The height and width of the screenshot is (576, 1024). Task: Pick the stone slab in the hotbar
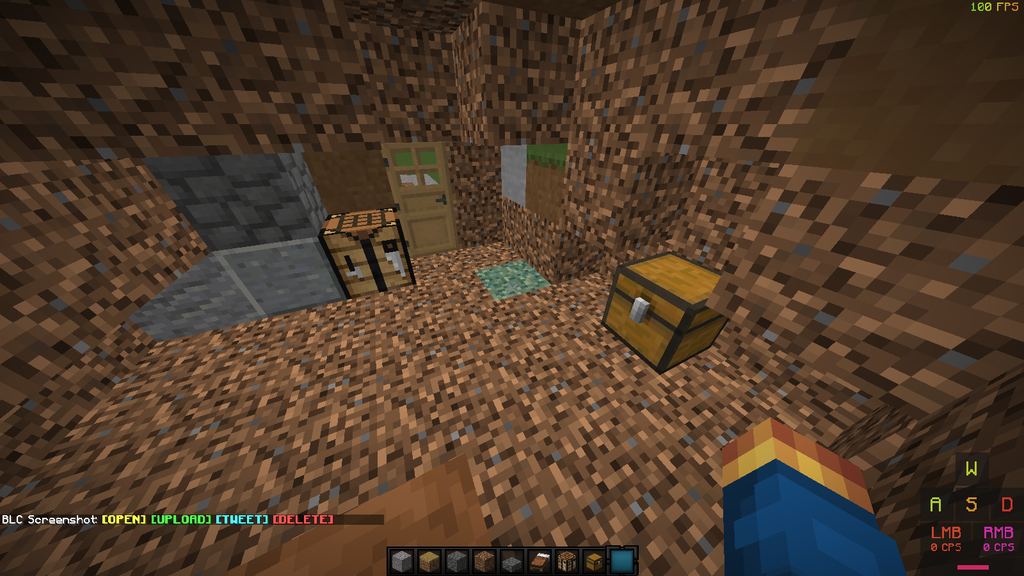[511, 563]
